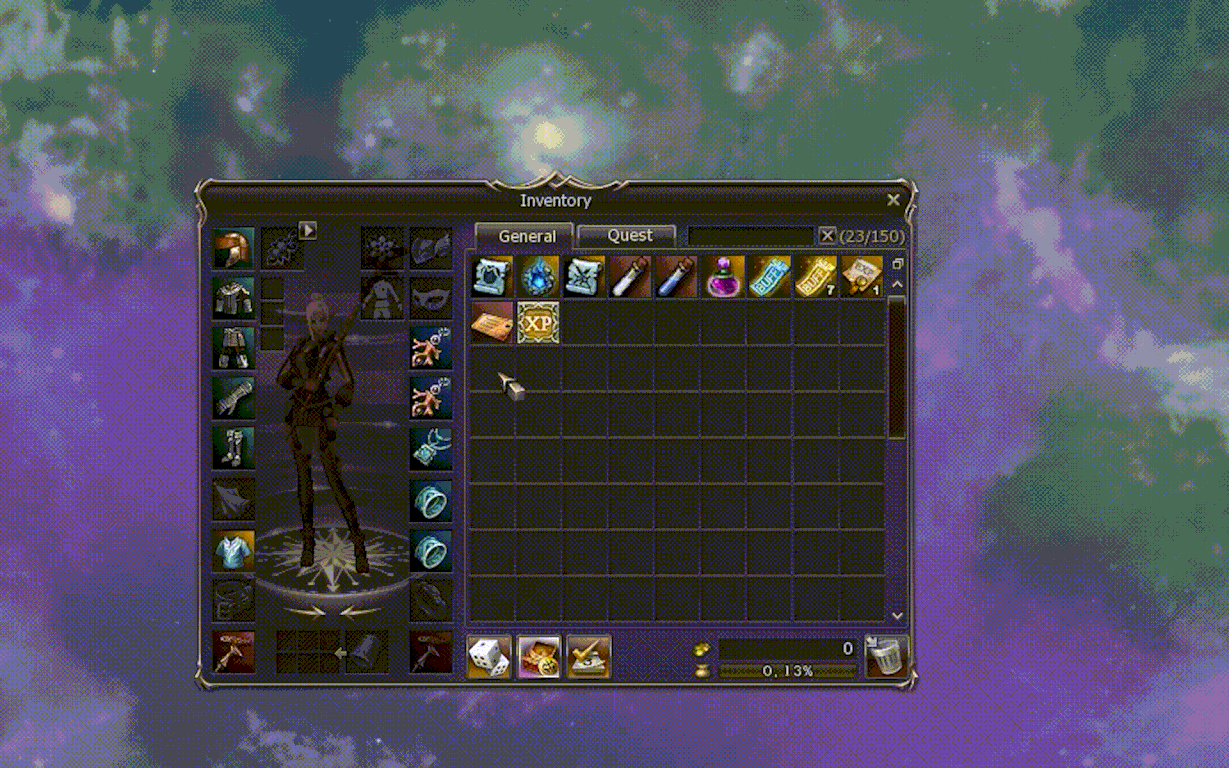The width and height of the screenshot is (1229, 768).
Task: Click the checkmark sort button
Action: (589, 657)
